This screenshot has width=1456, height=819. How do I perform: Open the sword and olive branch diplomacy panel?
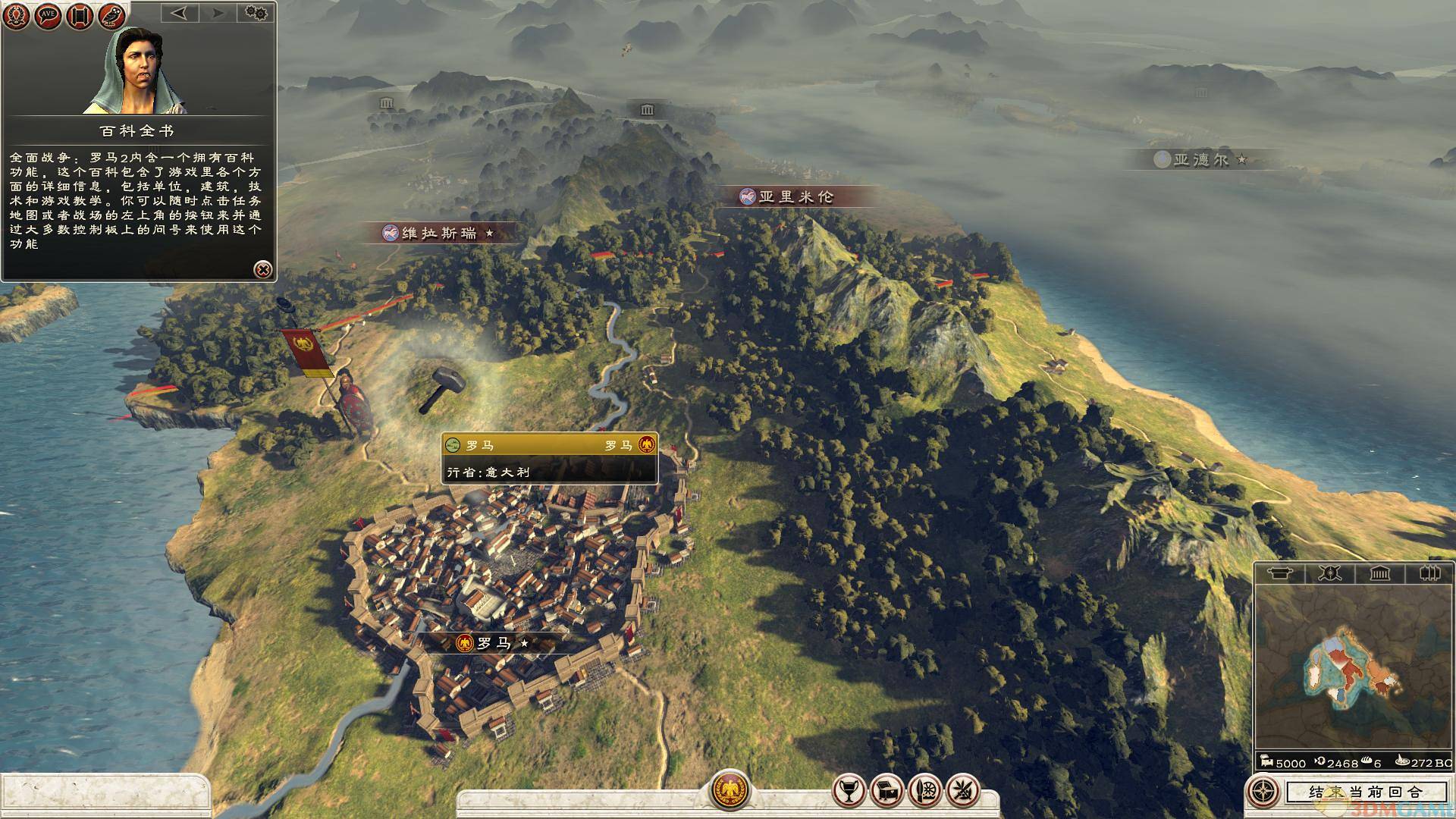[x=963, y=791]
